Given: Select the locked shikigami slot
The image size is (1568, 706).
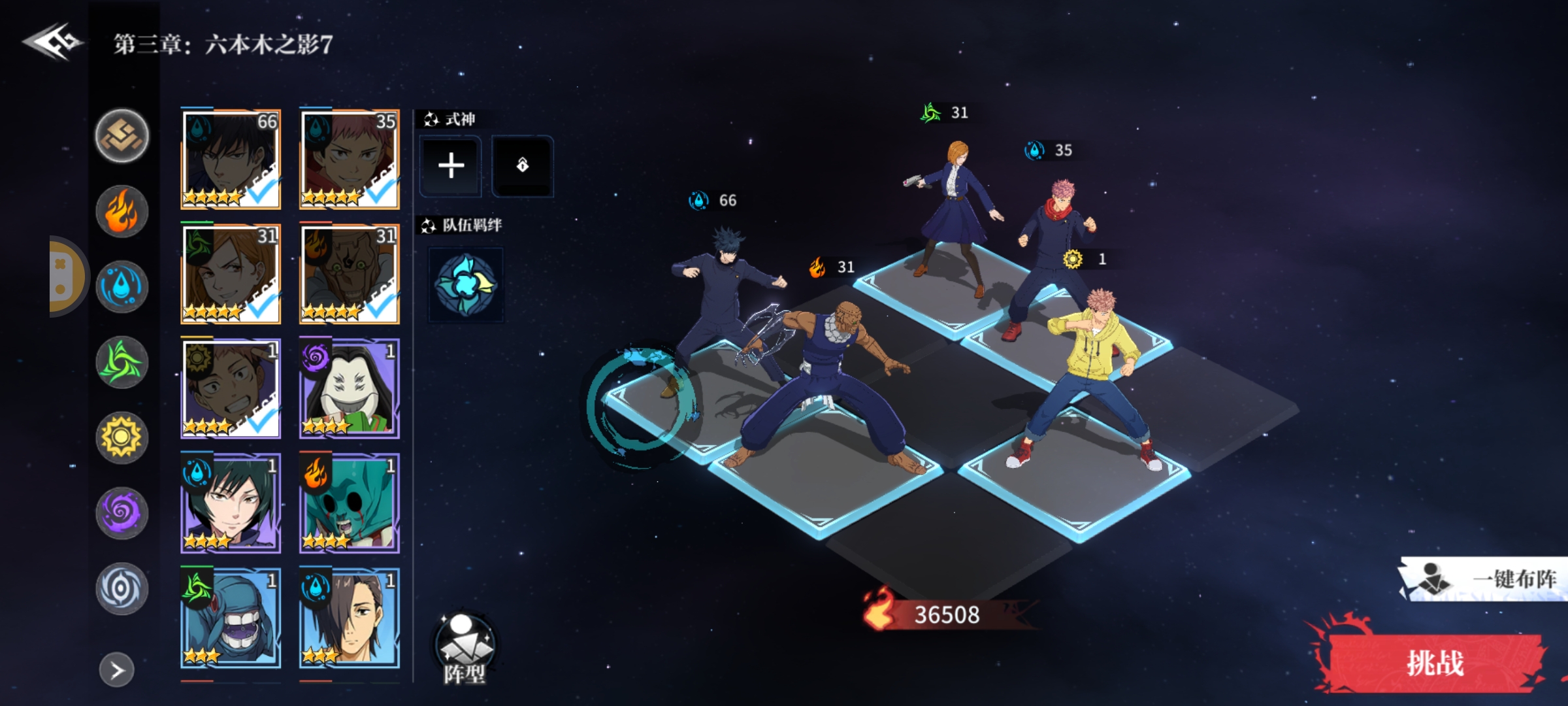Looking at the screenshot, I should coord(522,165).
